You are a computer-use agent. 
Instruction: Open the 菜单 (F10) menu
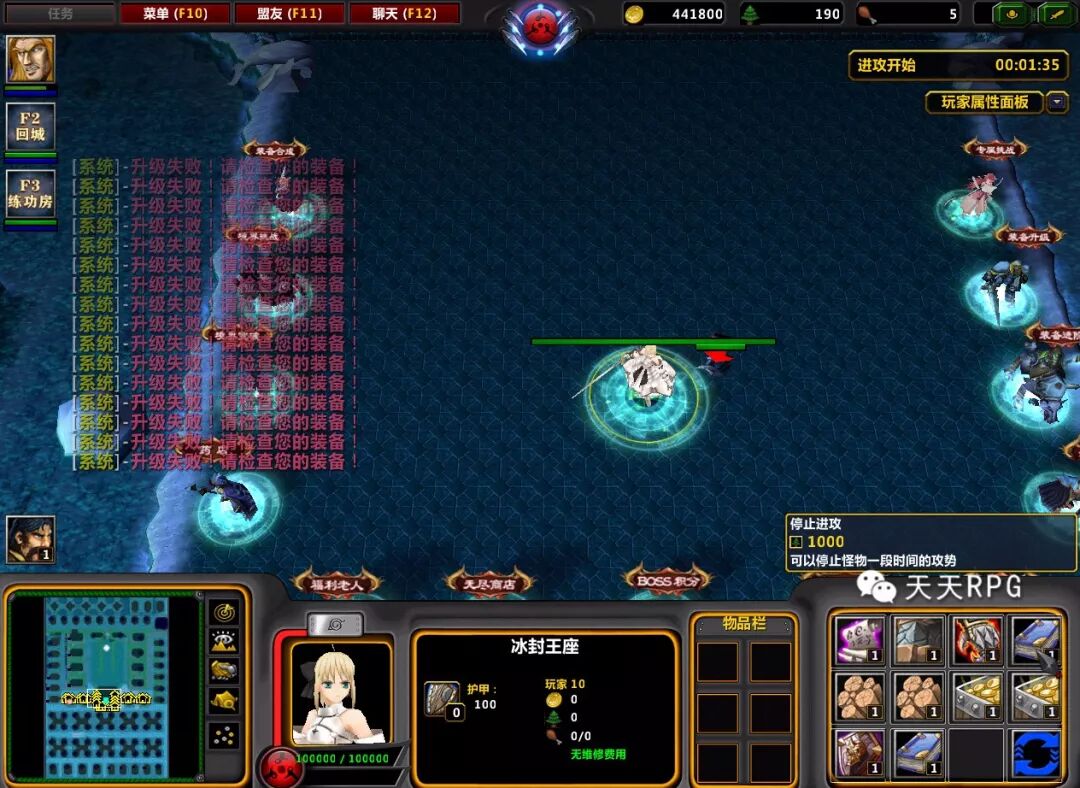174,14
